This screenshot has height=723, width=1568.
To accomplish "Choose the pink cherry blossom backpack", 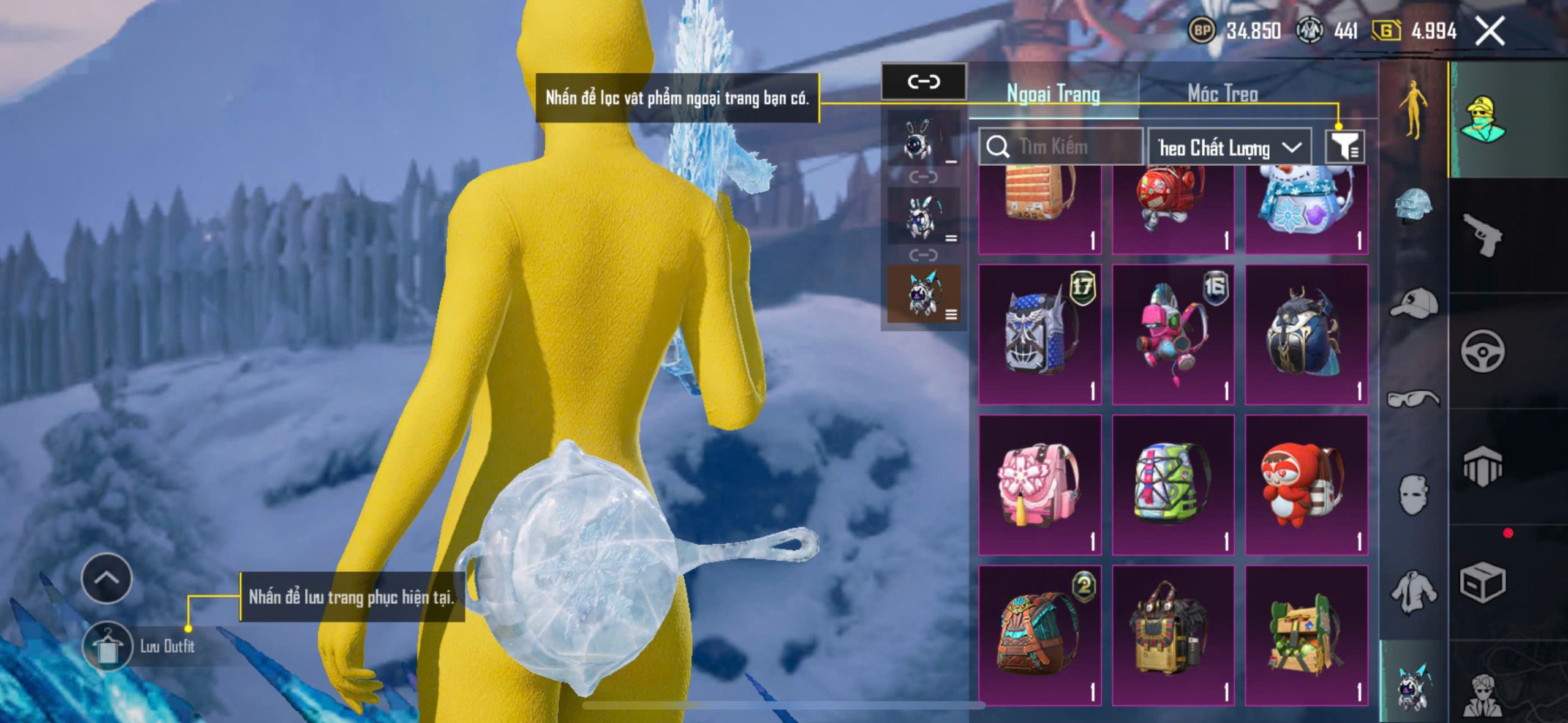I will click(x=1039, y=484).
